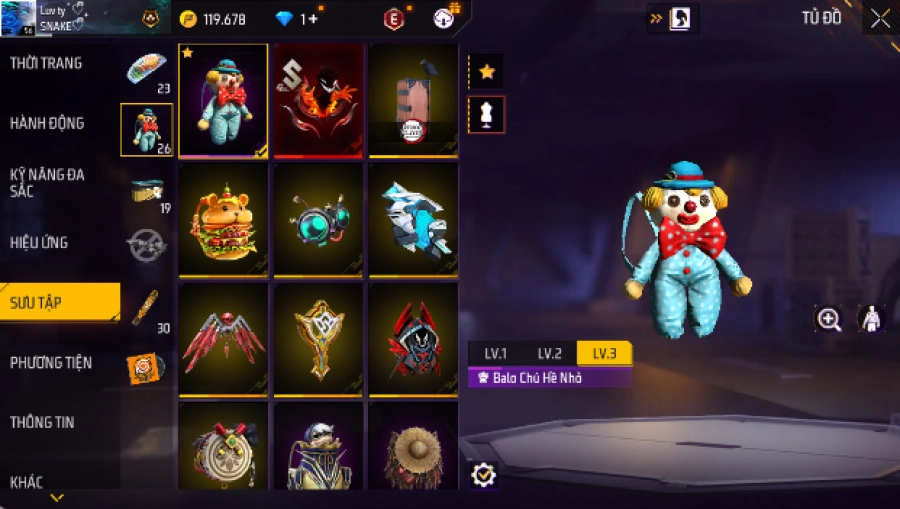Choose the LV.1 backpack level
Screen dimensions: 900x509
496,353
